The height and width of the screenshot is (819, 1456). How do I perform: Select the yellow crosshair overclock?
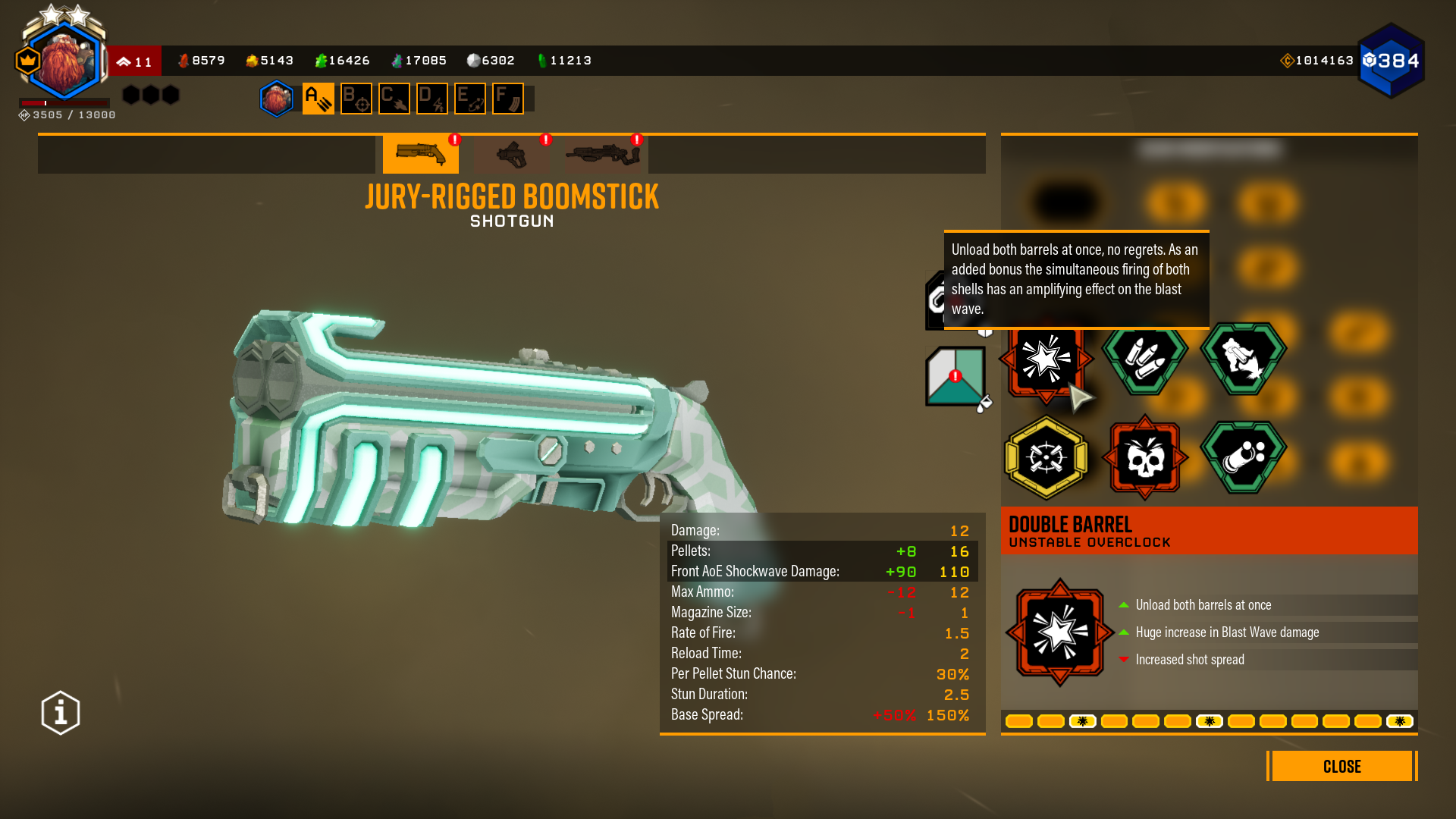[x=1046, y=457]
